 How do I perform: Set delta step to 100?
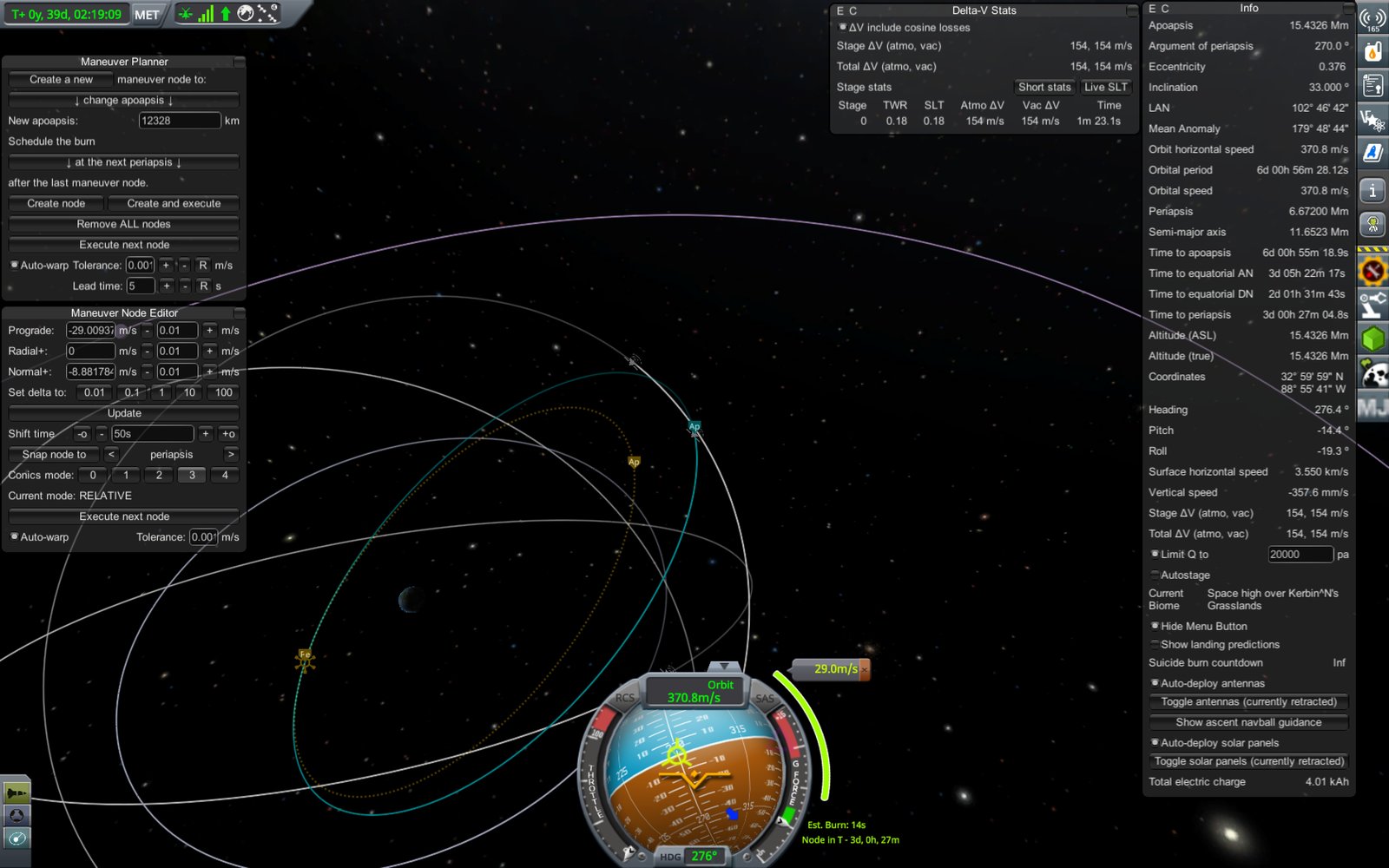tap(223, 392)
